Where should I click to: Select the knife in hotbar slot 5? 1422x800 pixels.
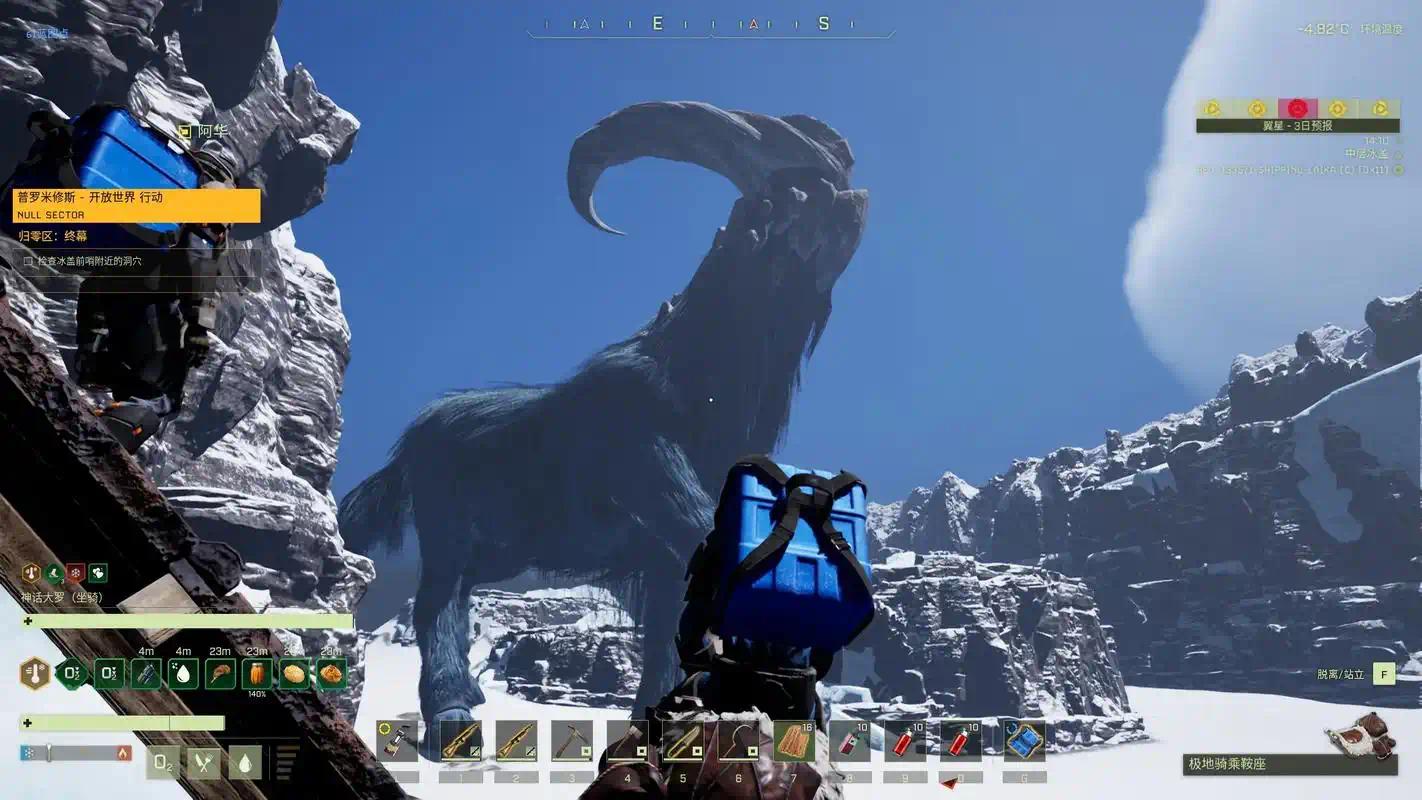[x=684, y=742]
